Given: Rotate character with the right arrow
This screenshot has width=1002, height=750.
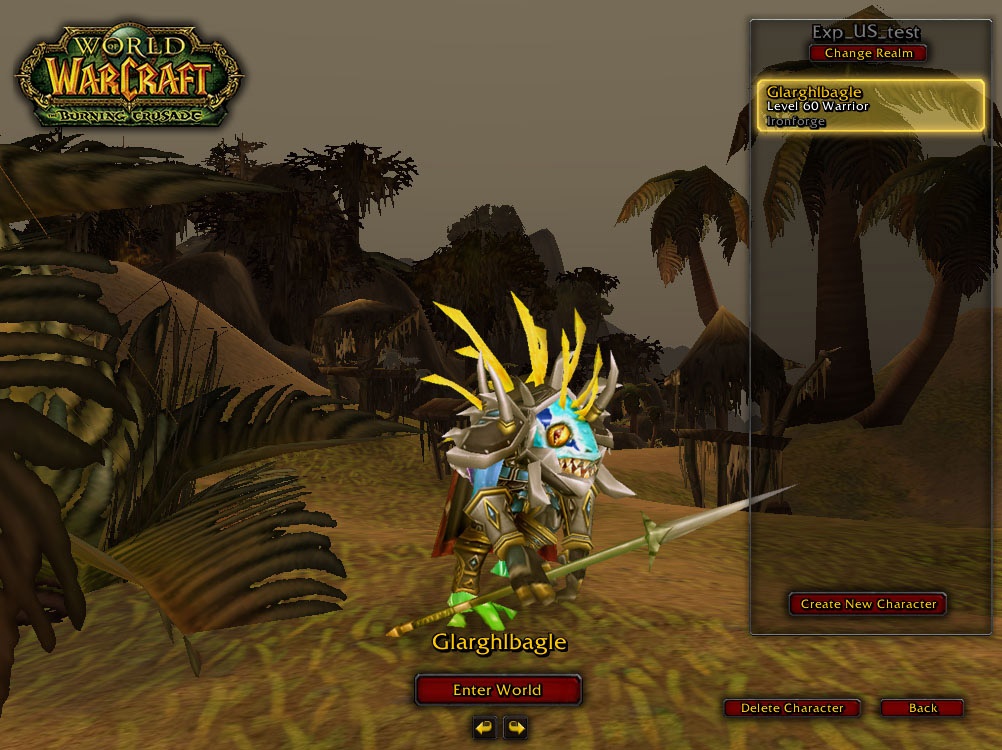Looking at the screenshot, I should click(x=515, y=727).
